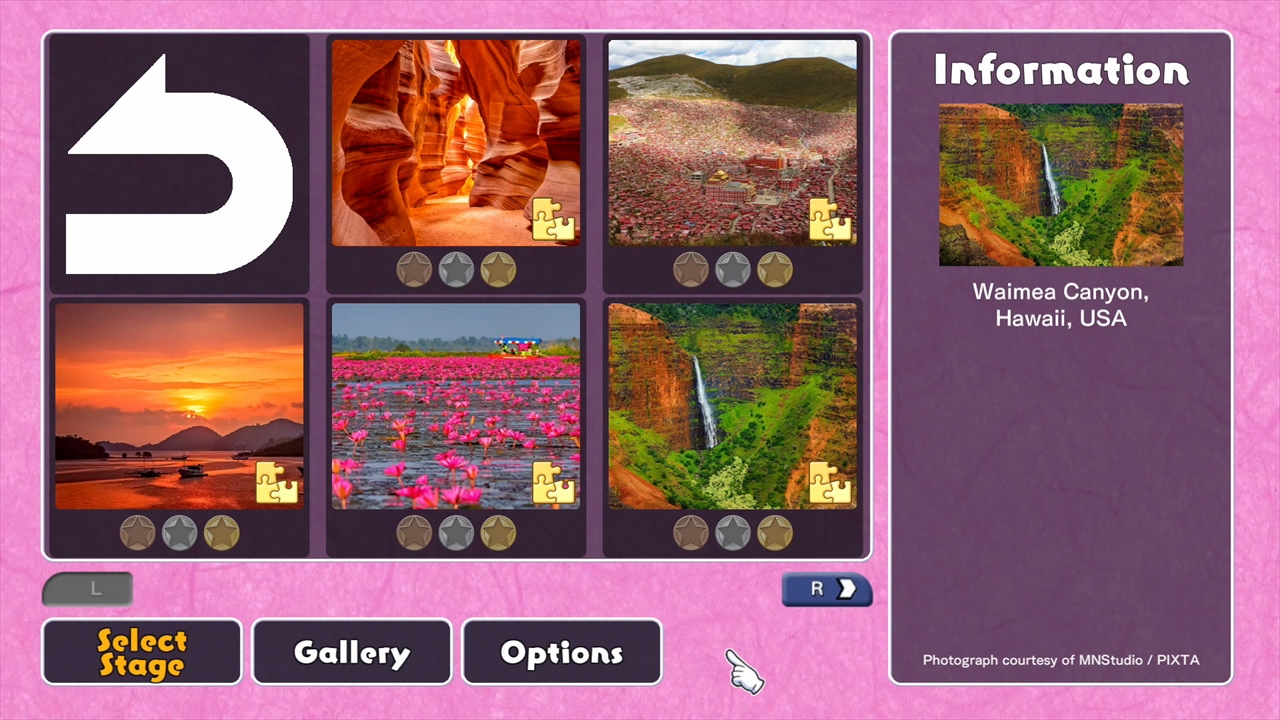The height and width of the screenshot is (720, 1280).
Task: Select the Antelope Canyon puzzle thumbnail
Action: pos(455,140)
